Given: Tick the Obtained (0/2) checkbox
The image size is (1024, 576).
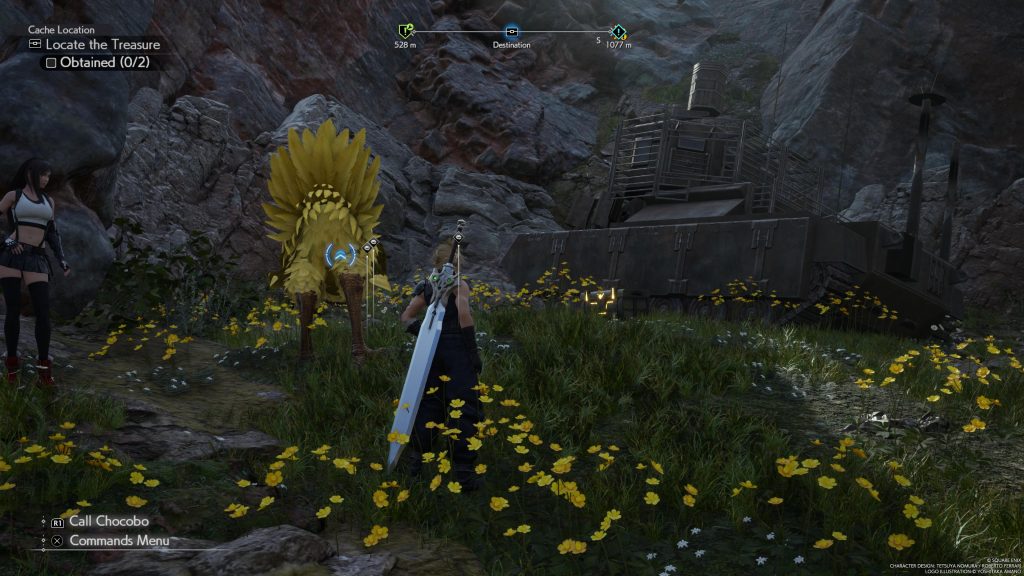Looking at the screenshot, I should pos(49,62).
